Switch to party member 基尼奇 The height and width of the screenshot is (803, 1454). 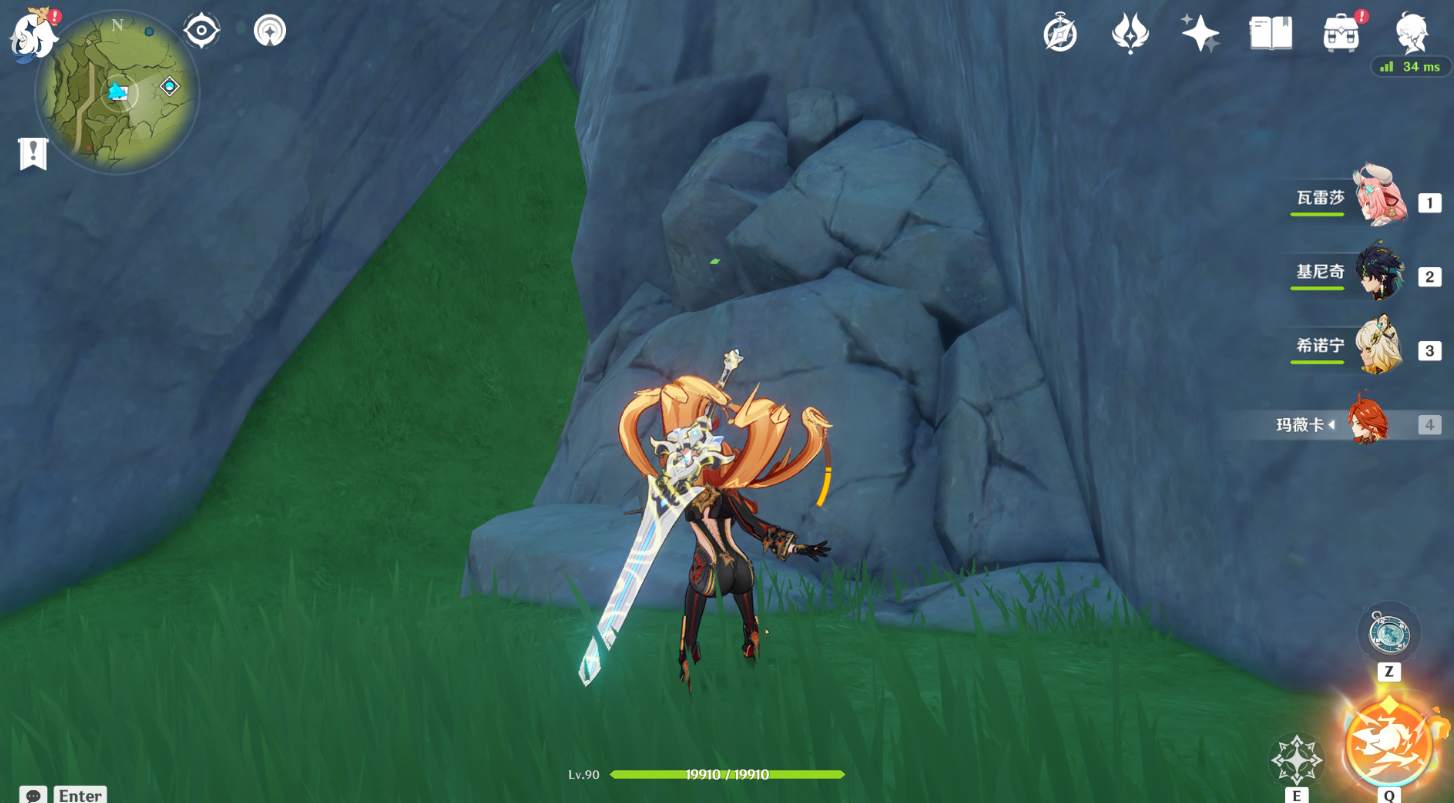[x=1378, y=272]
